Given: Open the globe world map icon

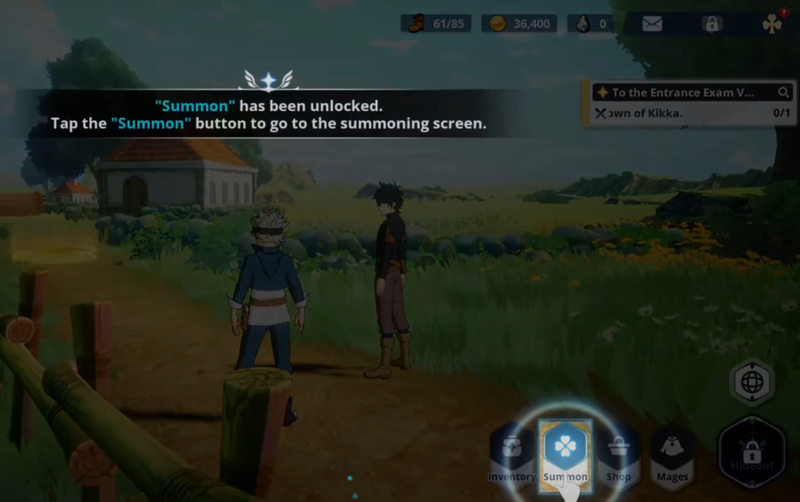Looking at the screenshot, I should [752, 382].
